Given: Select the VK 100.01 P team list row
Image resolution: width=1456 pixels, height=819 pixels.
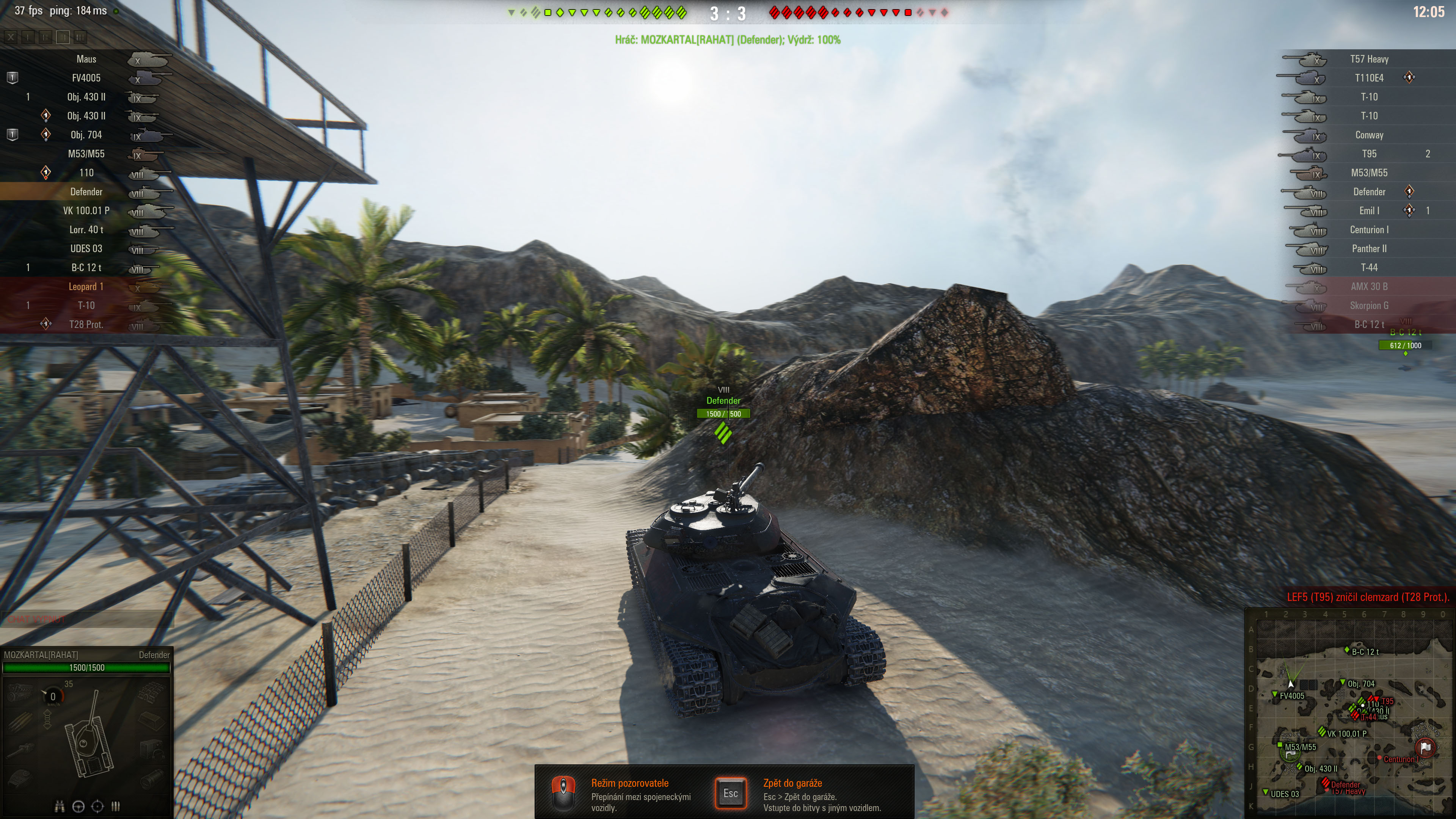Looking at the screenshot, I should (x=86, y=211).
